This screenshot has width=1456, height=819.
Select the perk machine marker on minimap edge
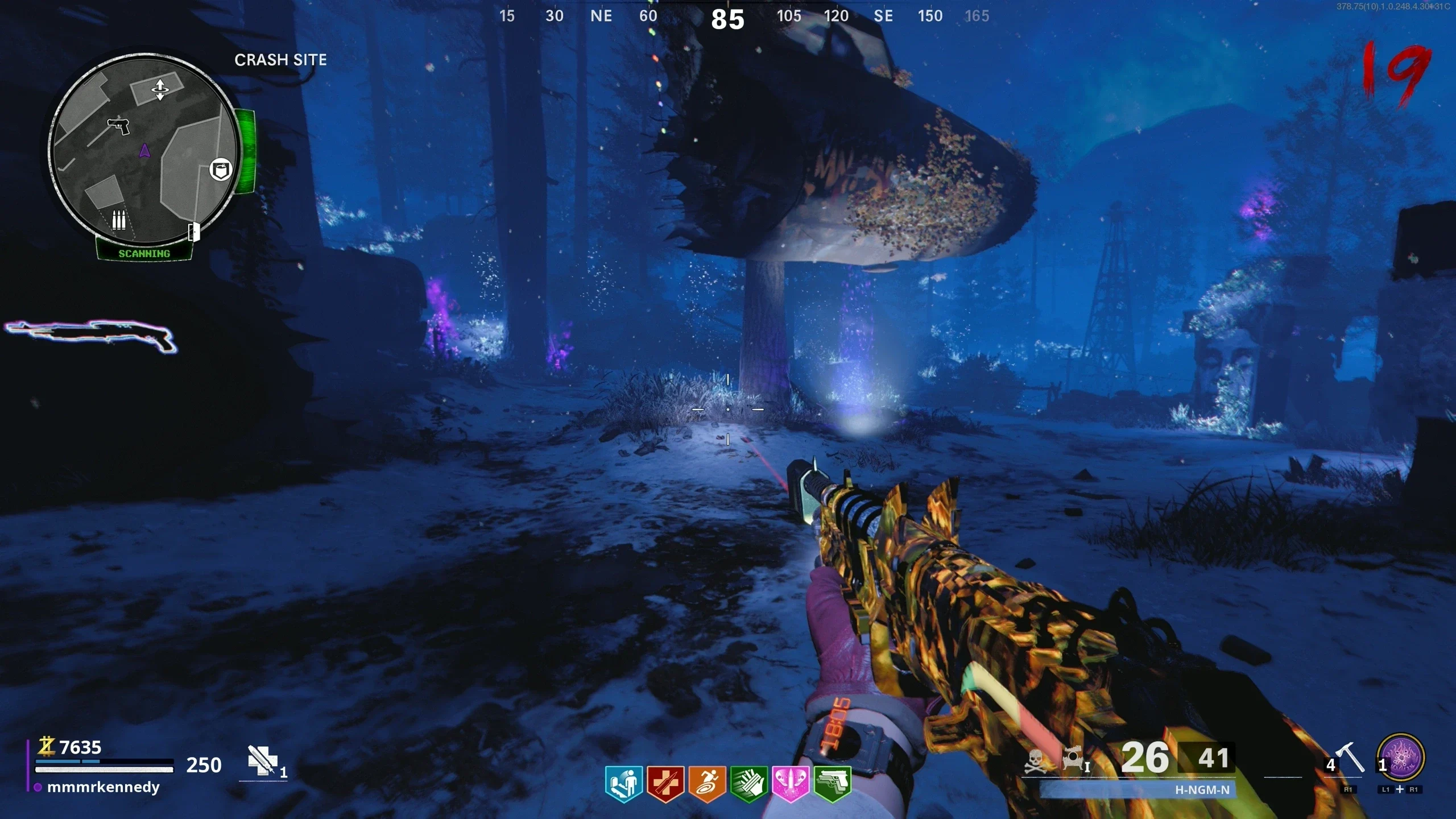coord(221,169)
